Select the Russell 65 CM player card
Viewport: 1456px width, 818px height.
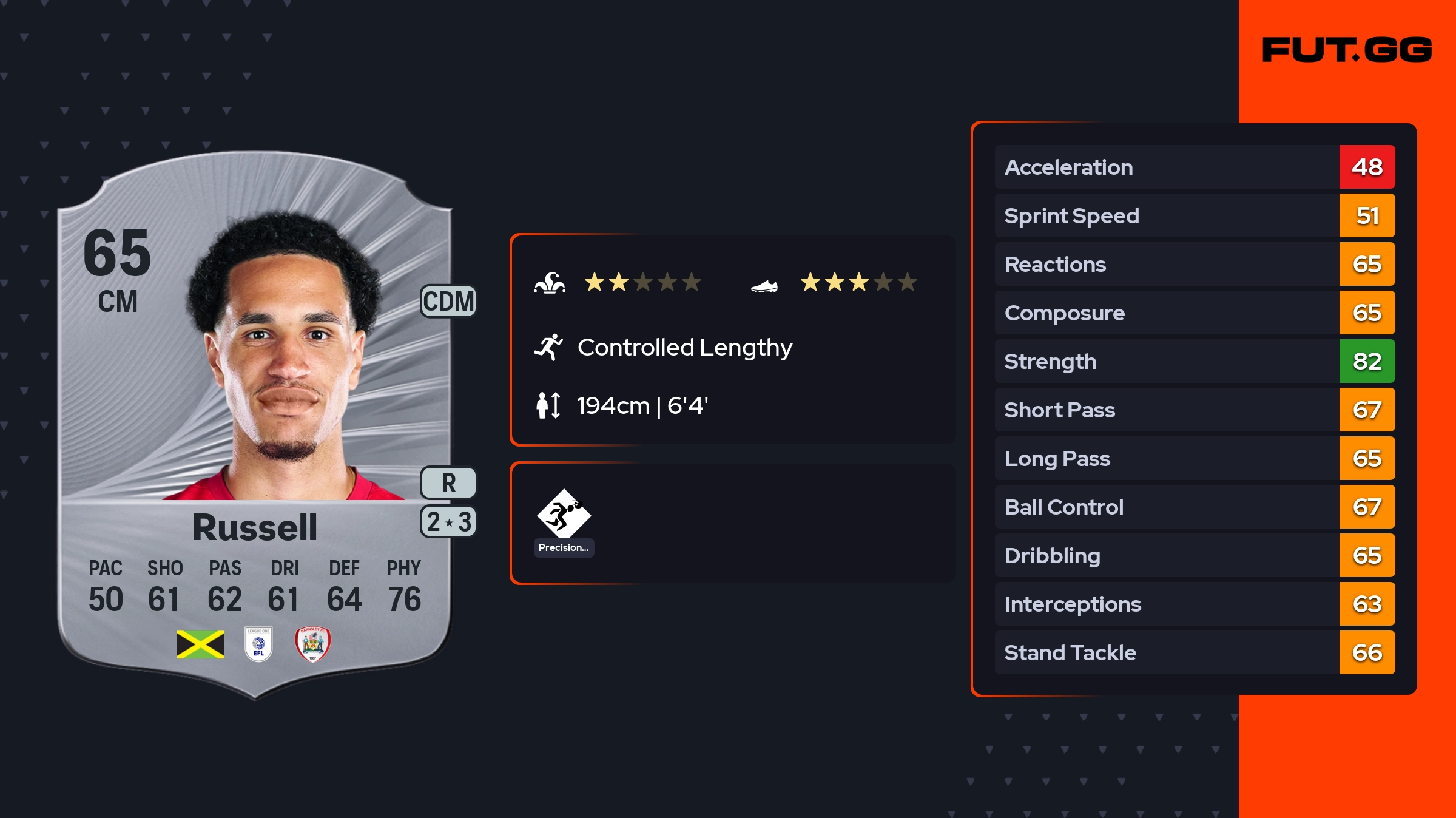pos(255,425)
